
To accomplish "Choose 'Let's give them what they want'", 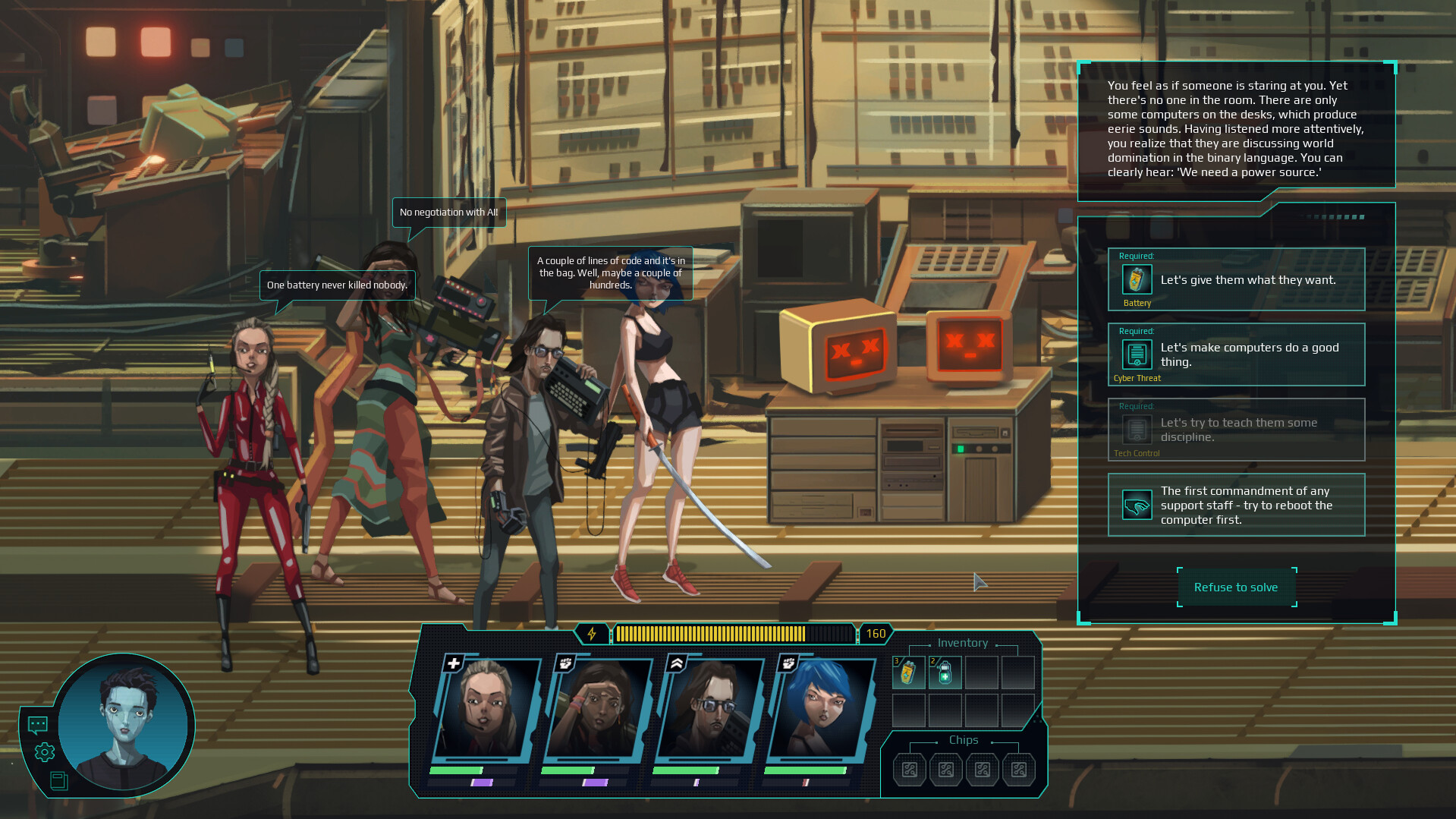I will [1248, 279].
